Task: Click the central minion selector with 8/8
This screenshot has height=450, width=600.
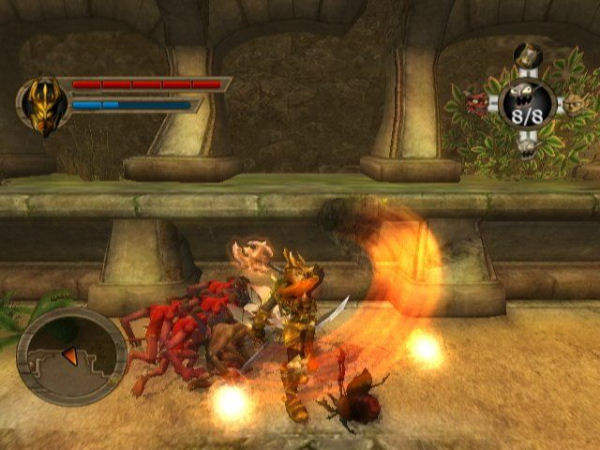Action: click(x=527, y=103)
